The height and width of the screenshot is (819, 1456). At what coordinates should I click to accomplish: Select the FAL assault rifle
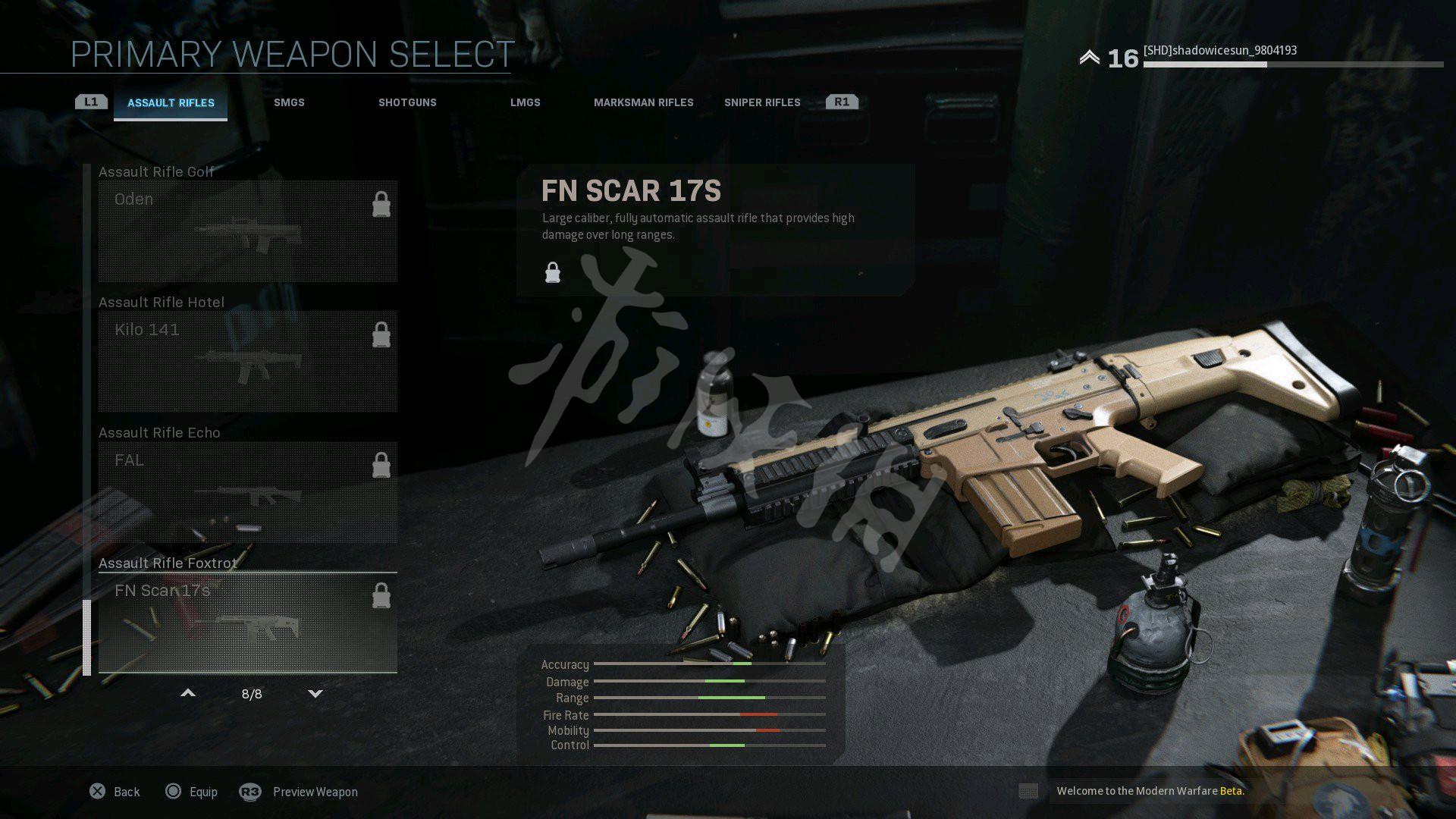pyautogui.click(x=247, y=492)
